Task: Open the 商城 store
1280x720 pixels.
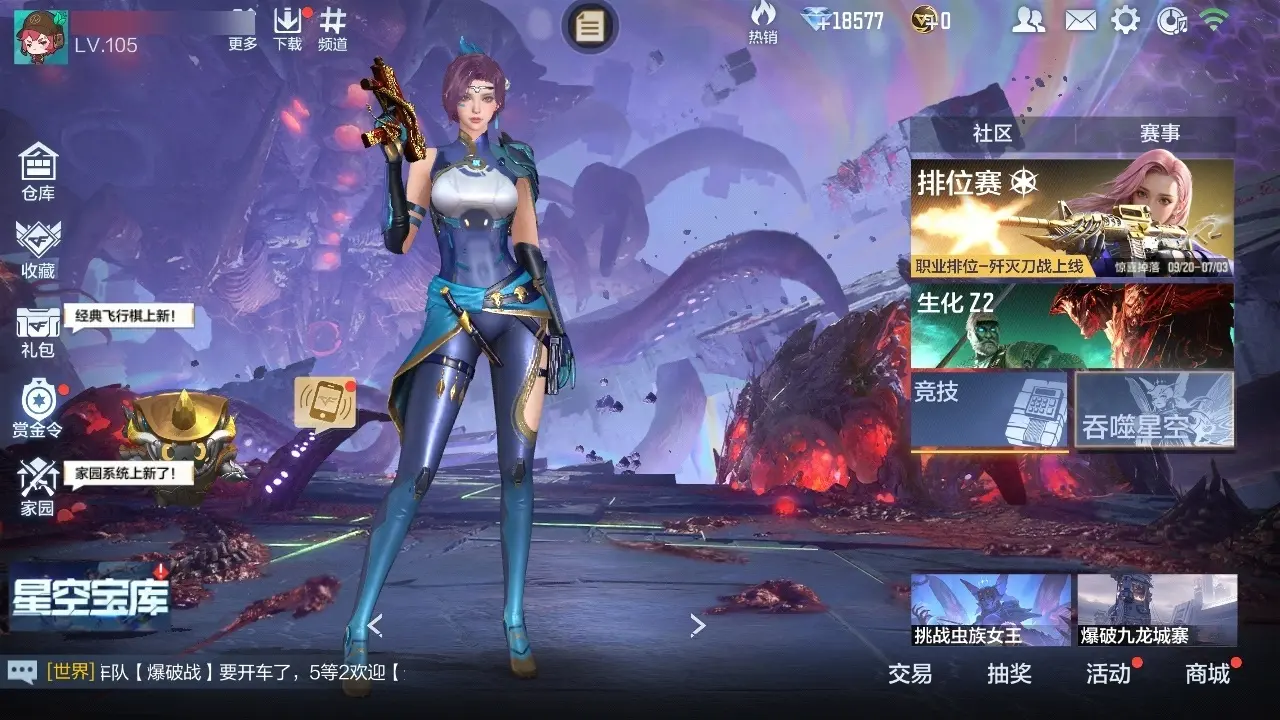Action: coord(1207,674)
